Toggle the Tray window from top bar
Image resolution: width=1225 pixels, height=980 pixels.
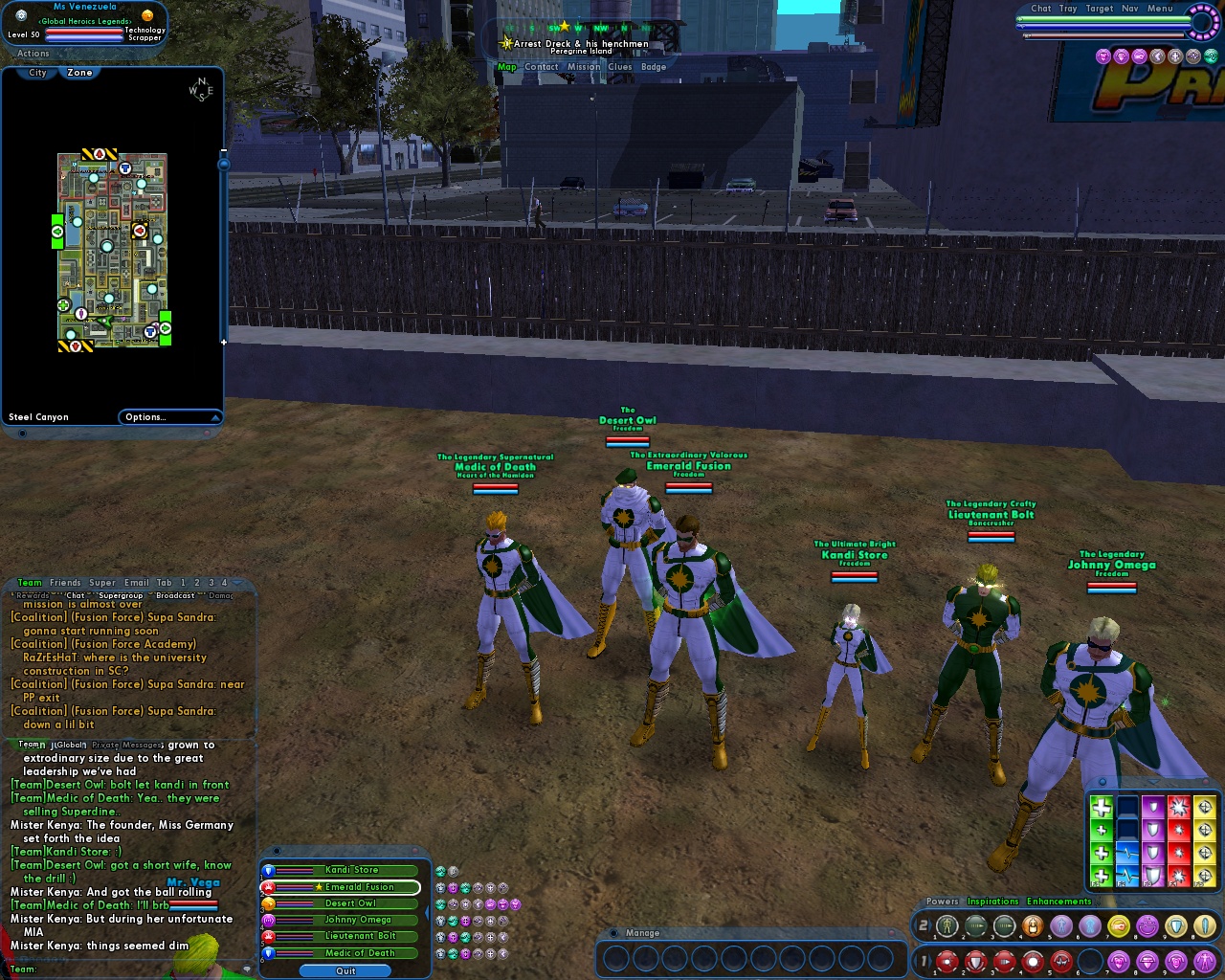pos(1068,9)
